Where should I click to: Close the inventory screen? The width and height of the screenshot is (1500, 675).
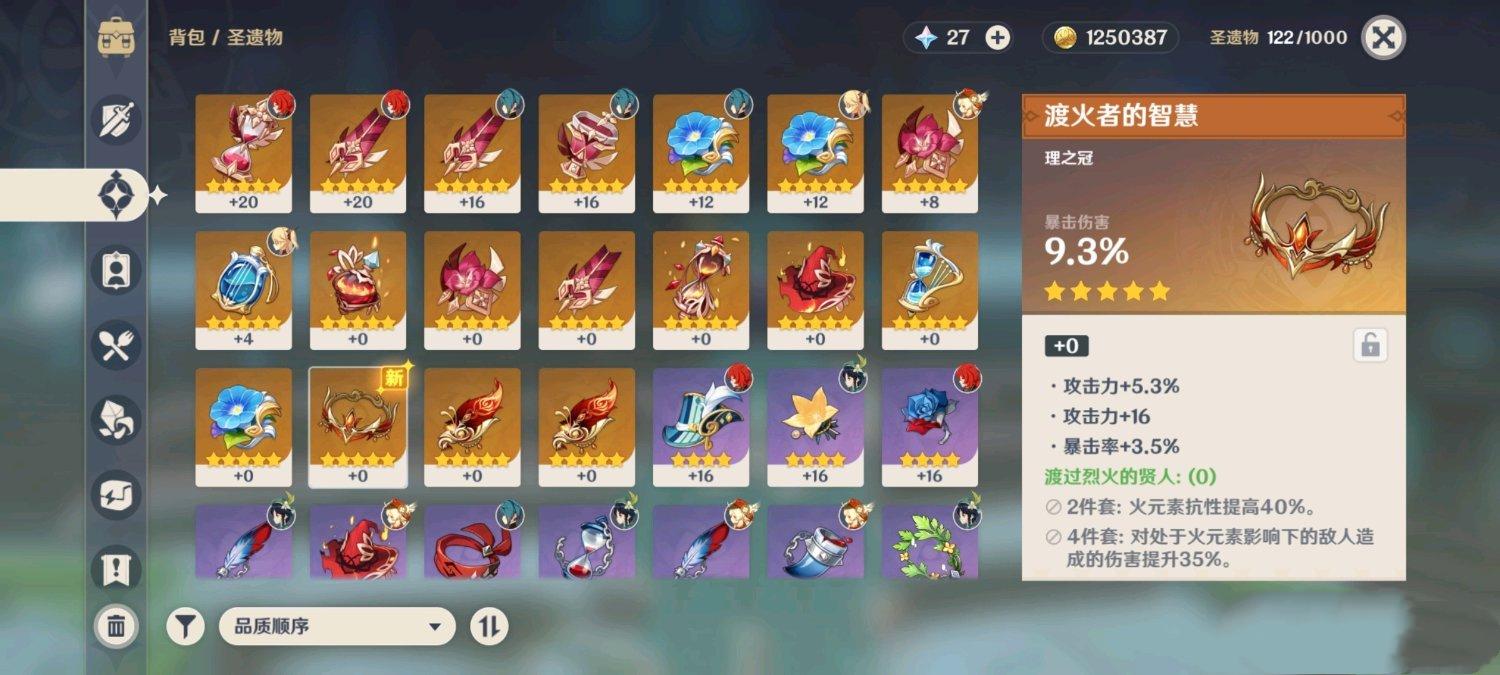point(1383,38)
